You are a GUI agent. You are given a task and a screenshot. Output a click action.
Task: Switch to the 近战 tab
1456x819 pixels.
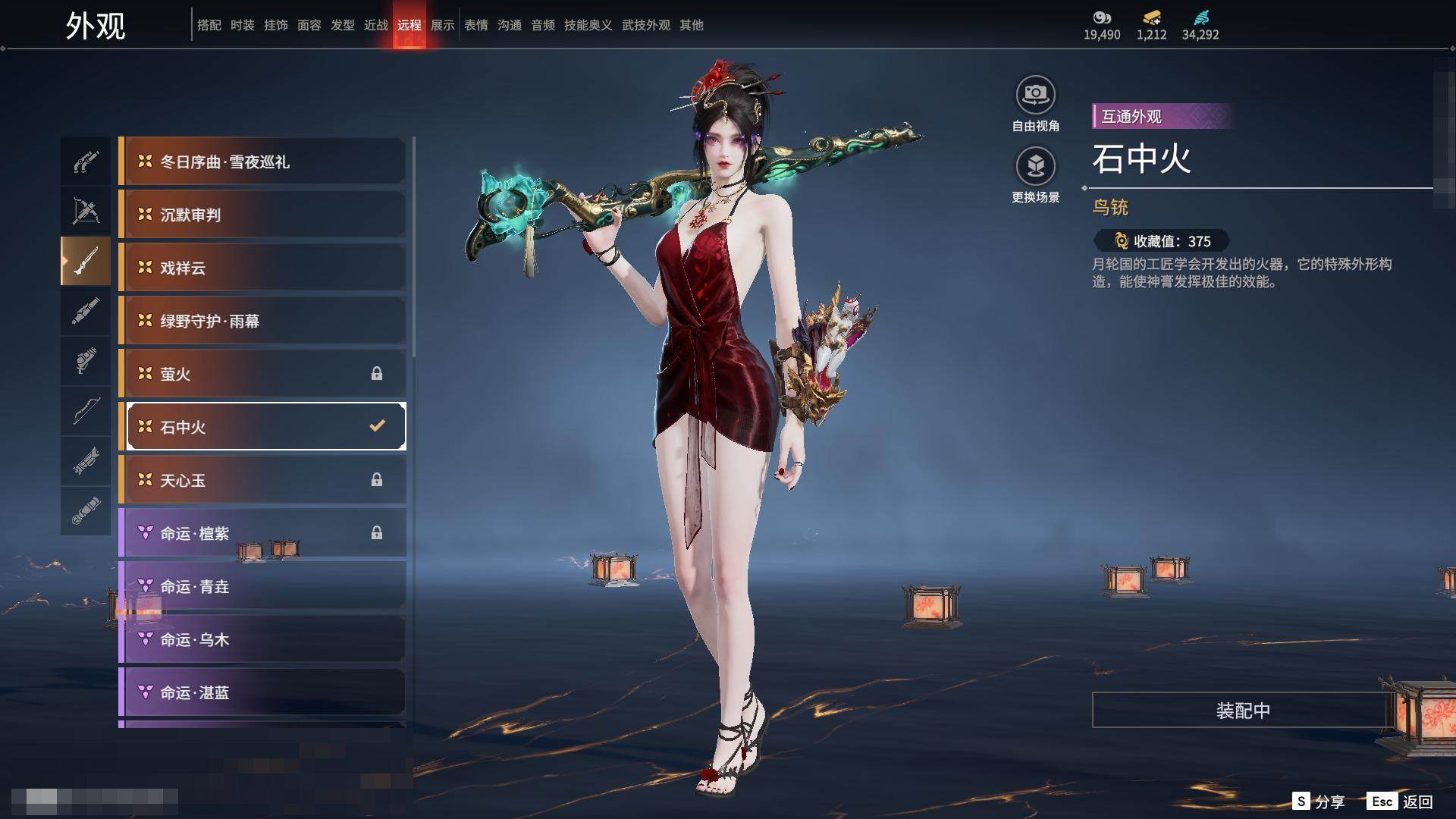[376, 25]
